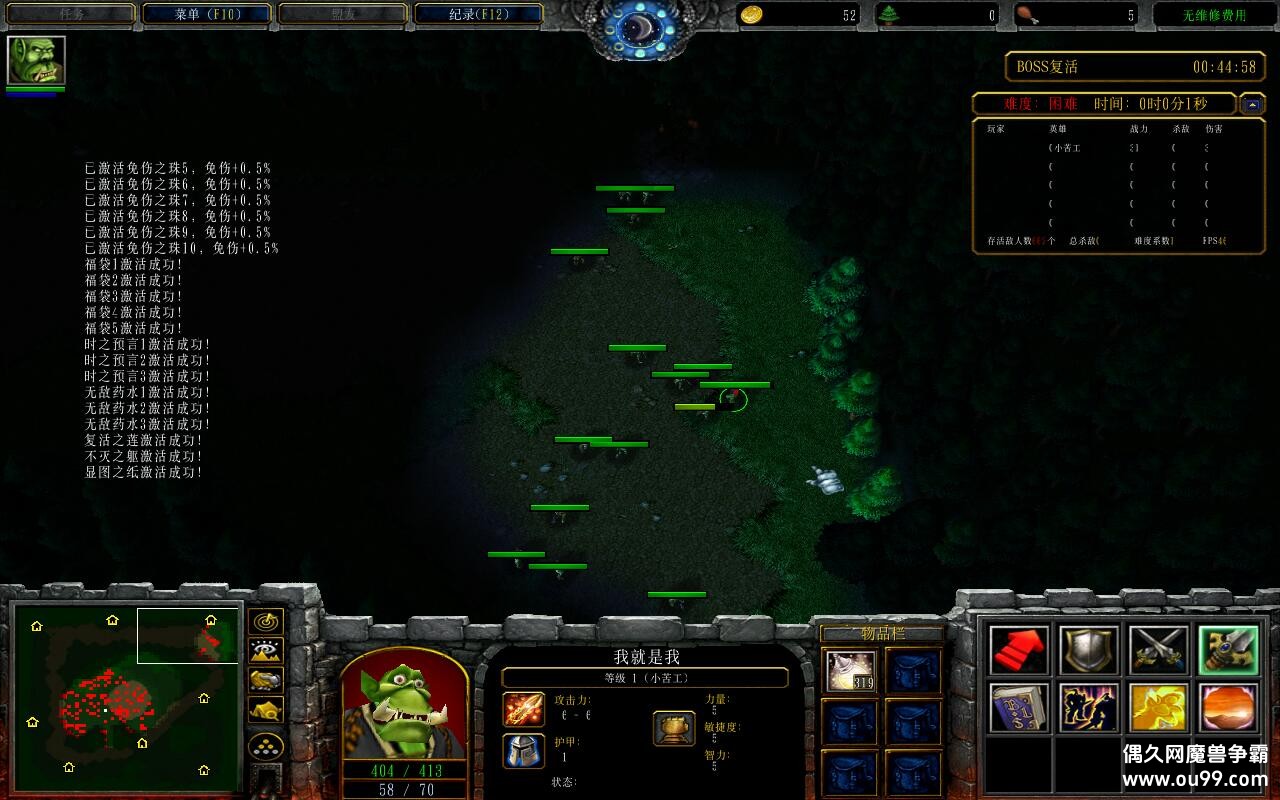Toggle the formation movement button
The width and height of the screenshot is (1280, 800).
tap(266, 746)
